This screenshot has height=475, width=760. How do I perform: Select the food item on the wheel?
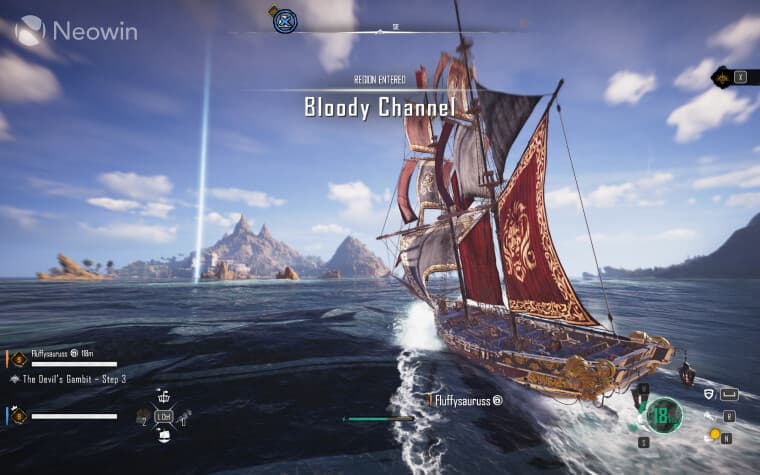(142, 415)
